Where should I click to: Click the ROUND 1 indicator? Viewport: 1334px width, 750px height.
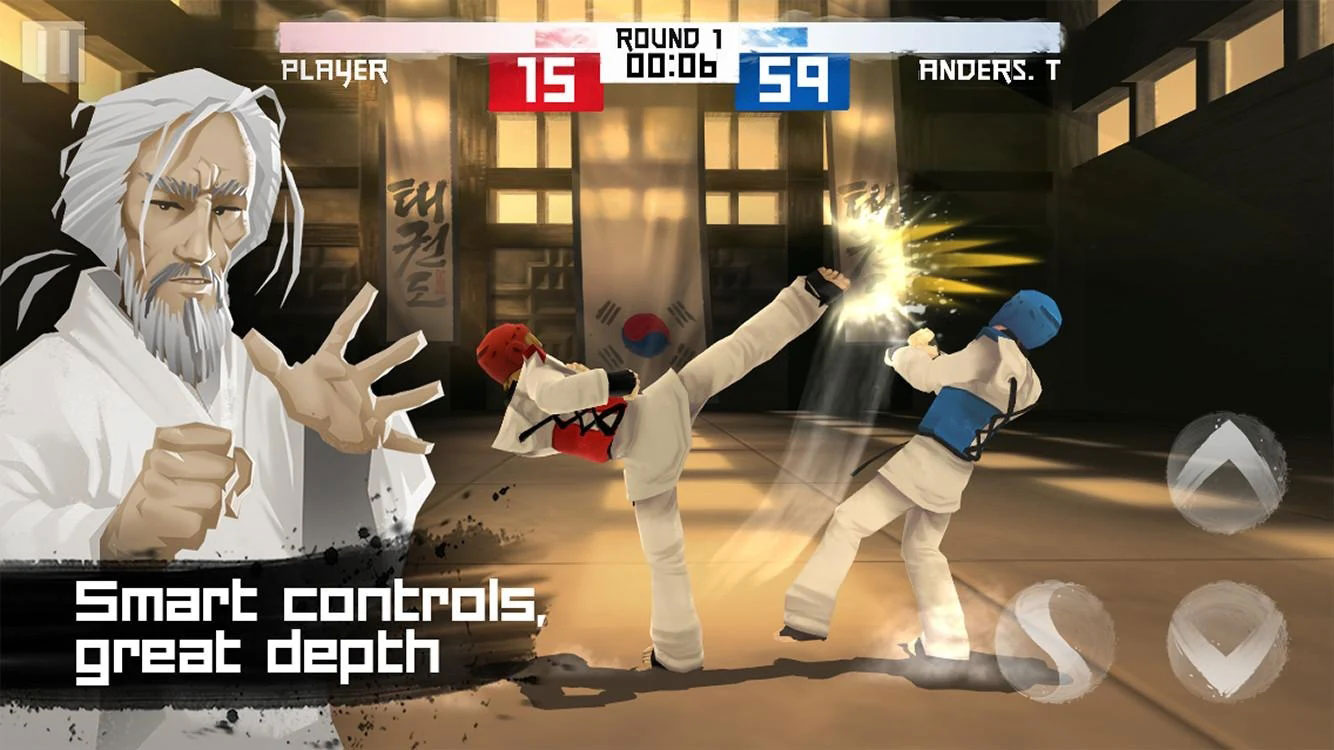(668, 38)
